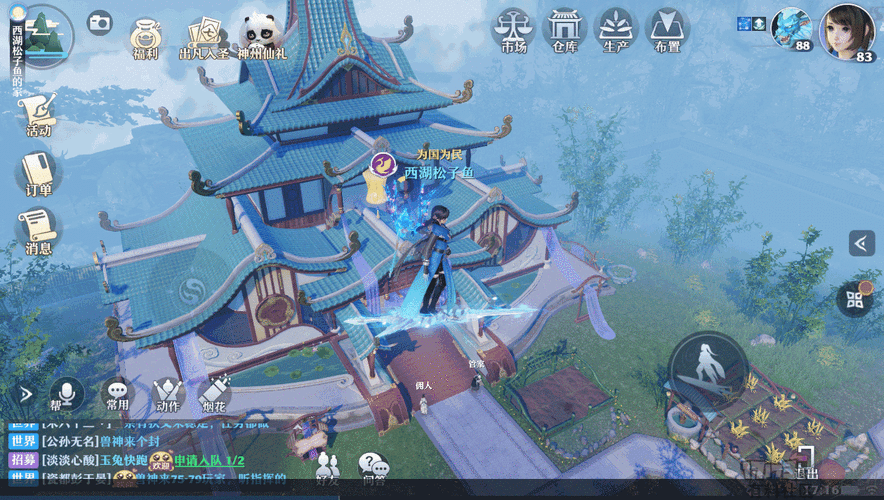The height and width of the screenshot is (500, 884).
Task: Toggle the microphone voice chat button
Action: pos(67,393)
